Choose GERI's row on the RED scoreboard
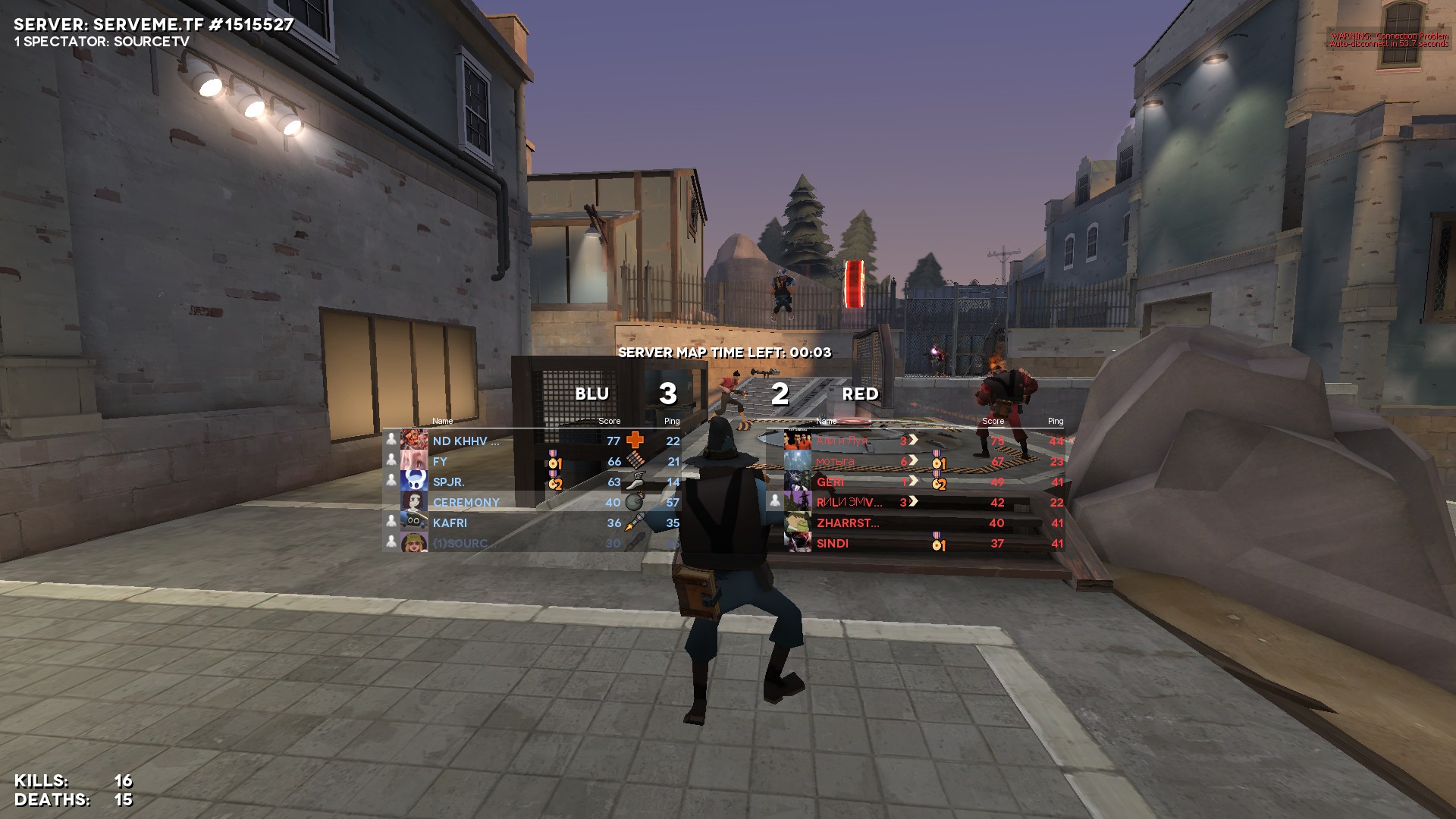1456x819 pixels. click(830, 482)
